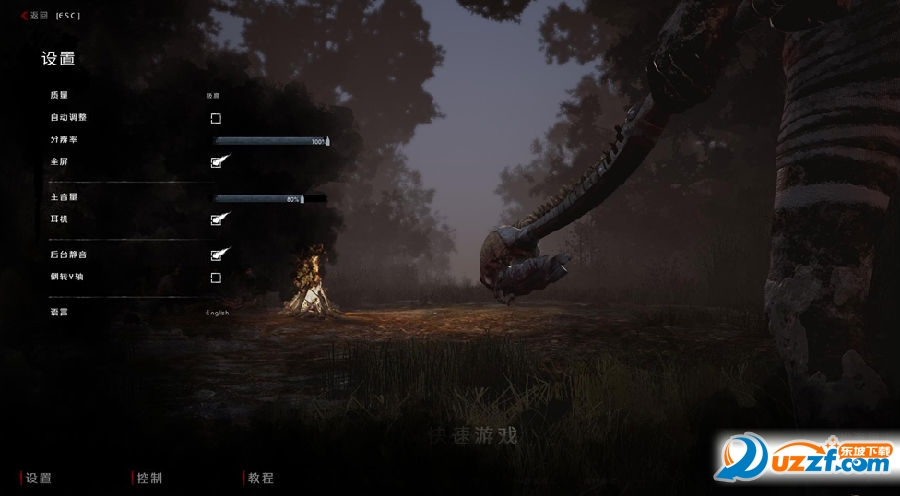Open the 控制 controls tab
This screenshot has width=900, height=496.
click(149, 478)
